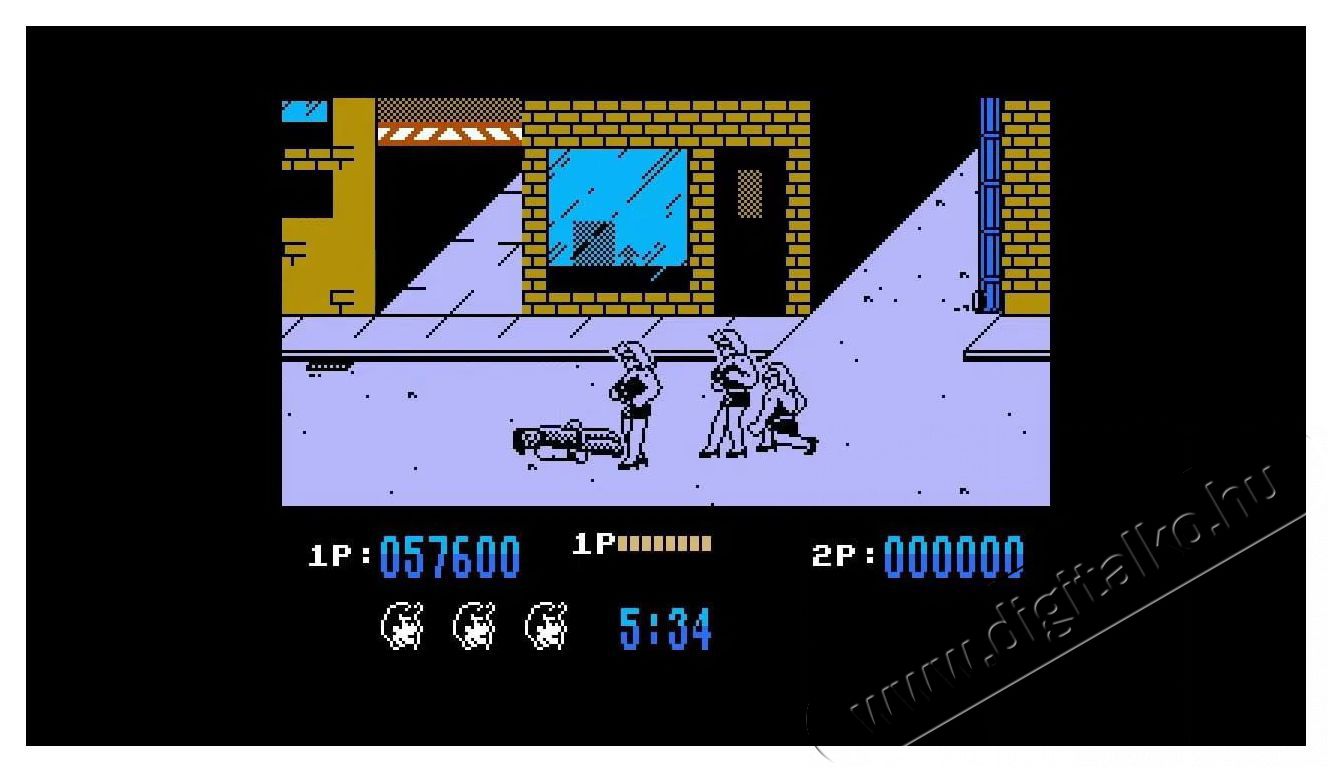Click the third life head icon
The height and width of the screenshot is (772, 1332).
(x=545, y=626)
